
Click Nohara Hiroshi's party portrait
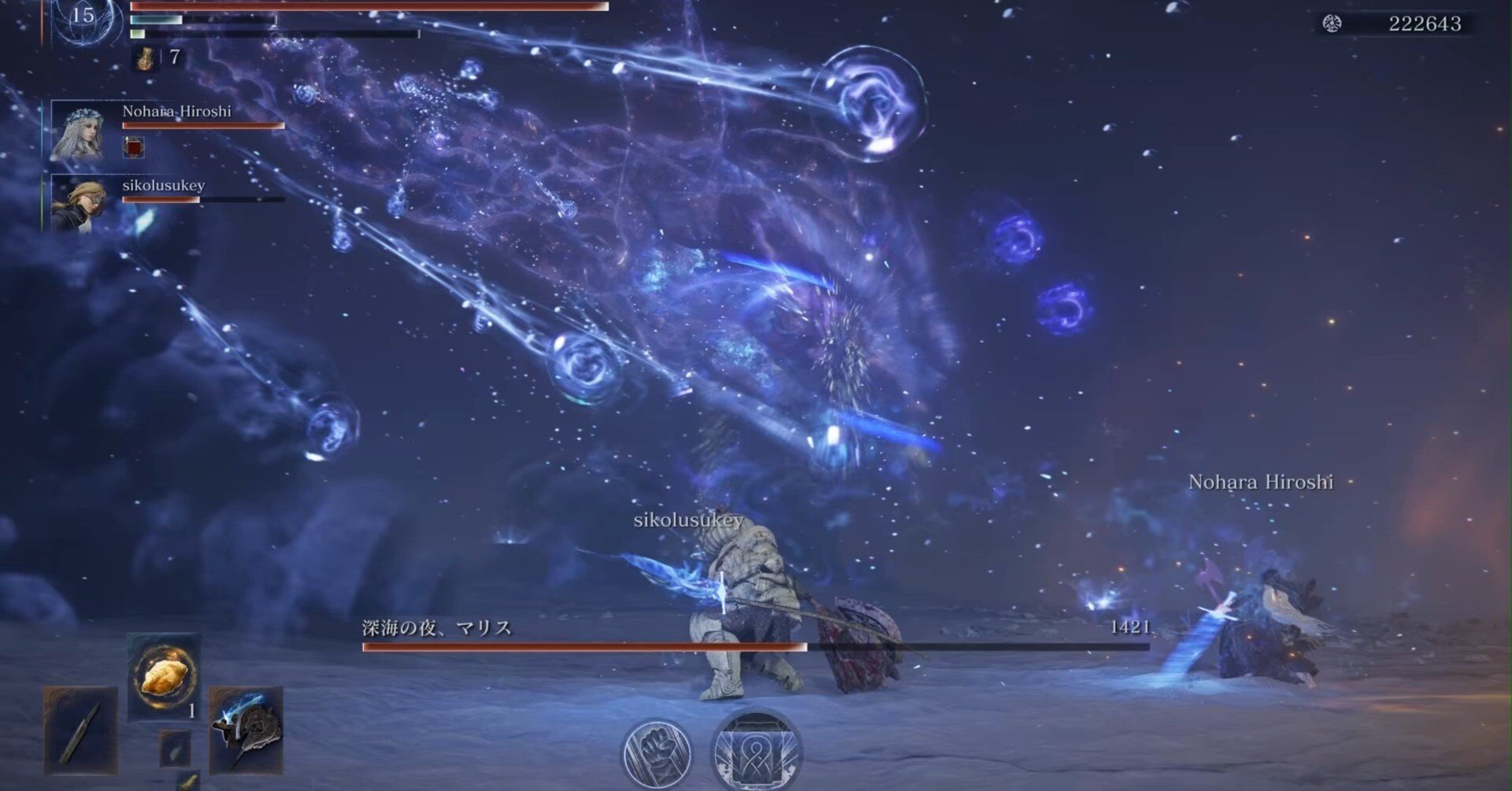77,131
